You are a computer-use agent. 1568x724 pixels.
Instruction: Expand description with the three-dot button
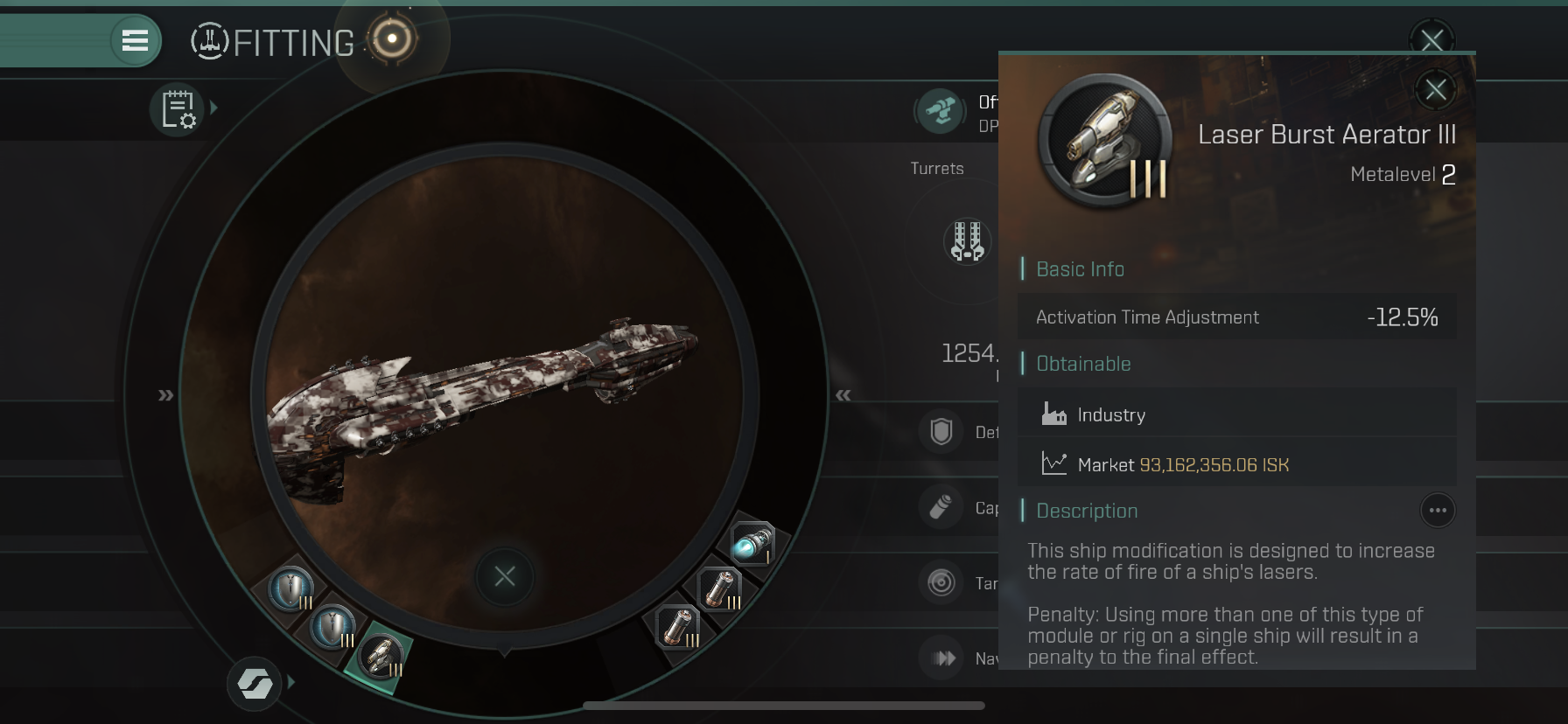click(x=1437, y=511)
